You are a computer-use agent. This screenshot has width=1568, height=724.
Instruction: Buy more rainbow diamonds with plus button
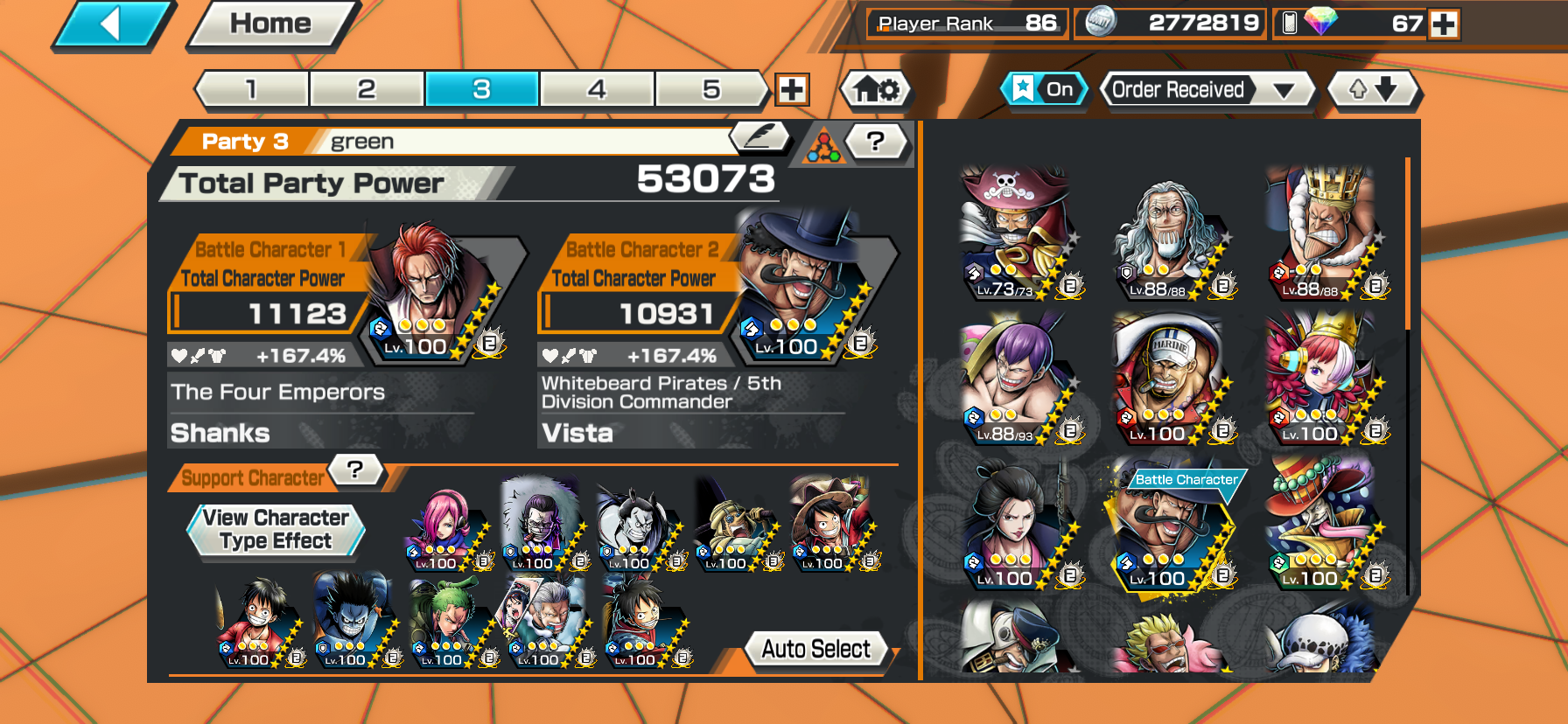1445,24
